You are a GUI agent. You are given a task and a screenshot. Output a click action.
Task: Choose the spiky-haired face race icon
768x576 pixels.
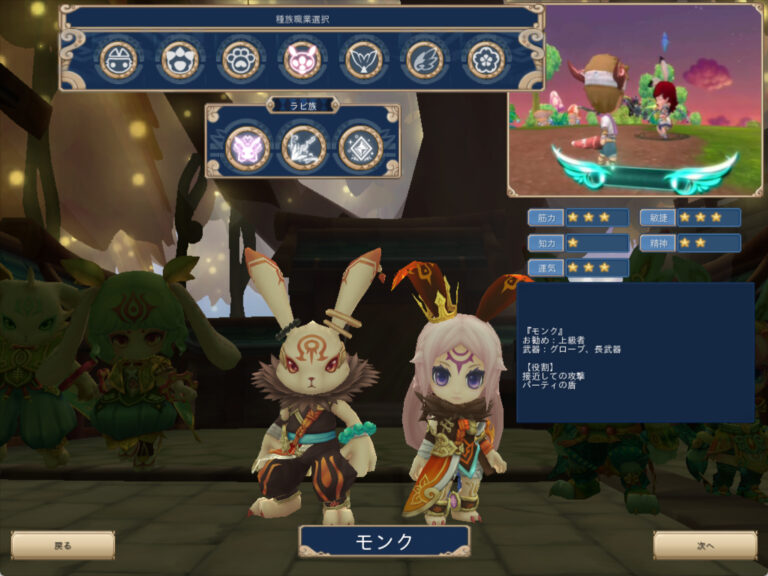[181, 60]
